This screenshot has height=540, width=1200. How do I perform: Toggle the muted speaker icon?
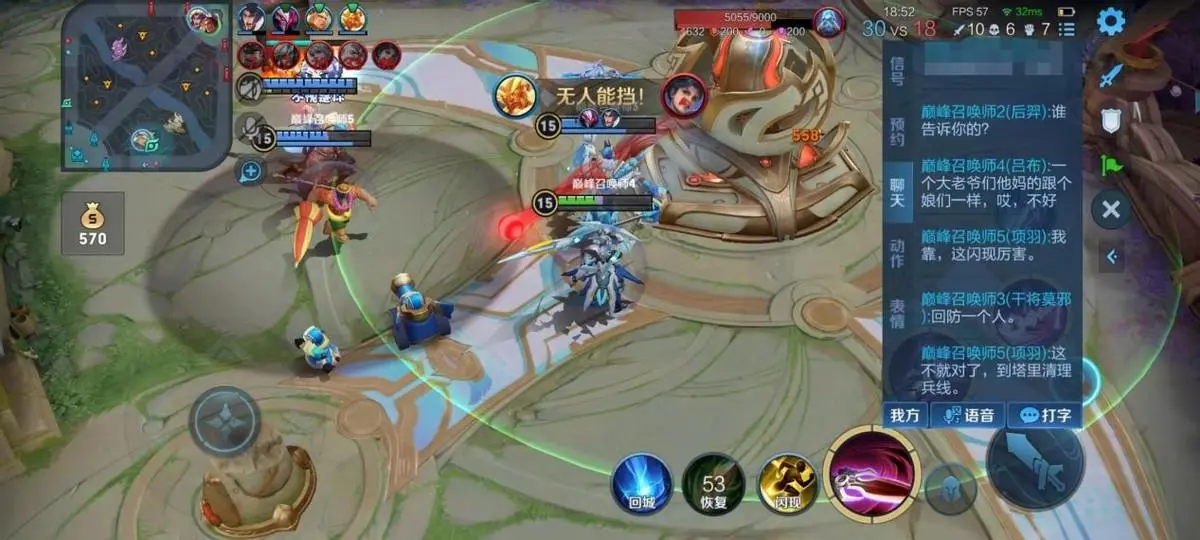pyautogui.click(x=250, y=88)
